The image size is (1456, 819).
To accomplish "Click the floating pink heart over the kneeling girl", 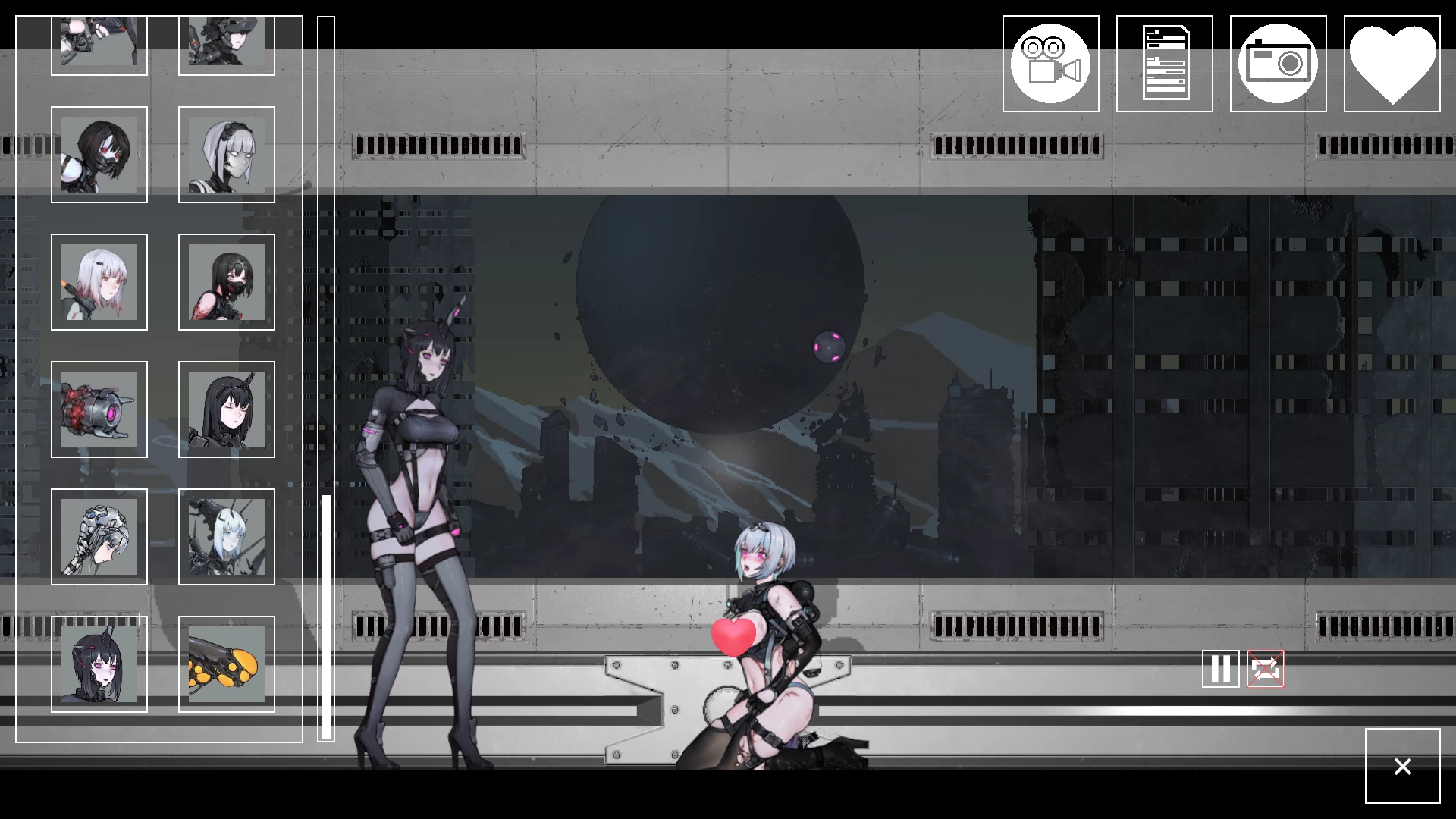I will pos(732,637).
